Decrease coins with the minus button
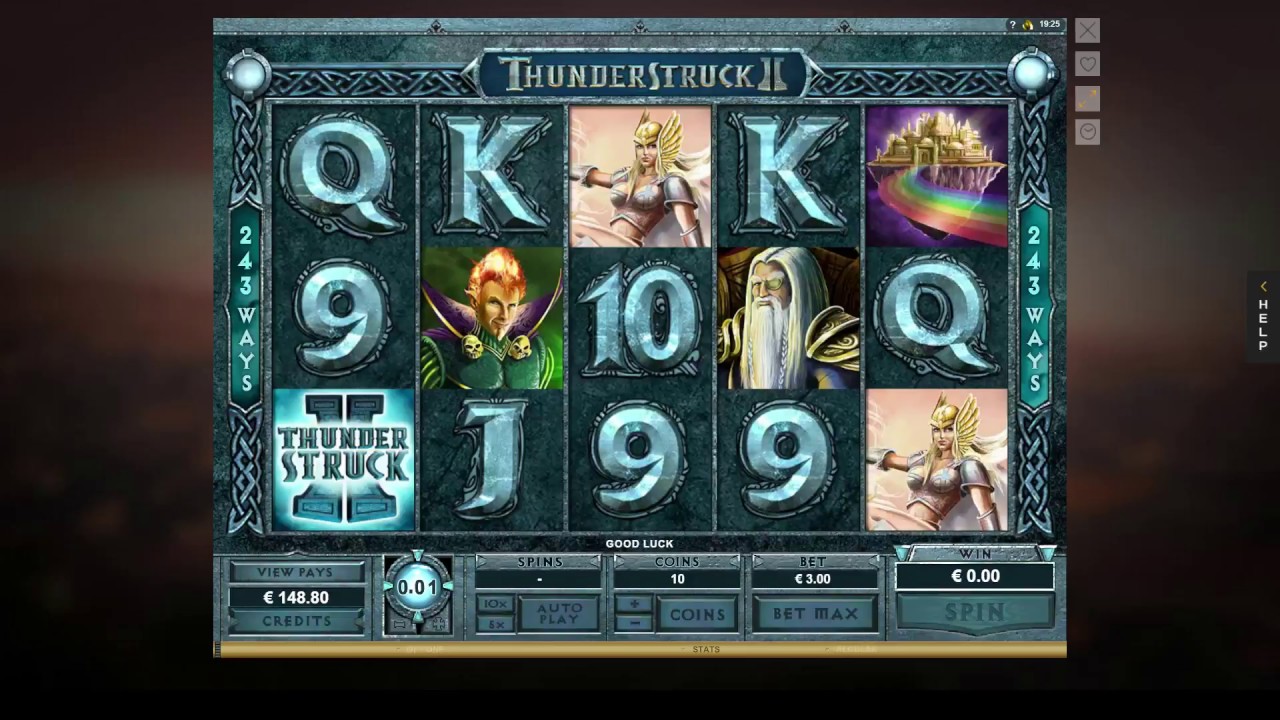The height and width of the screenshot is (720, 1280). 633,623
